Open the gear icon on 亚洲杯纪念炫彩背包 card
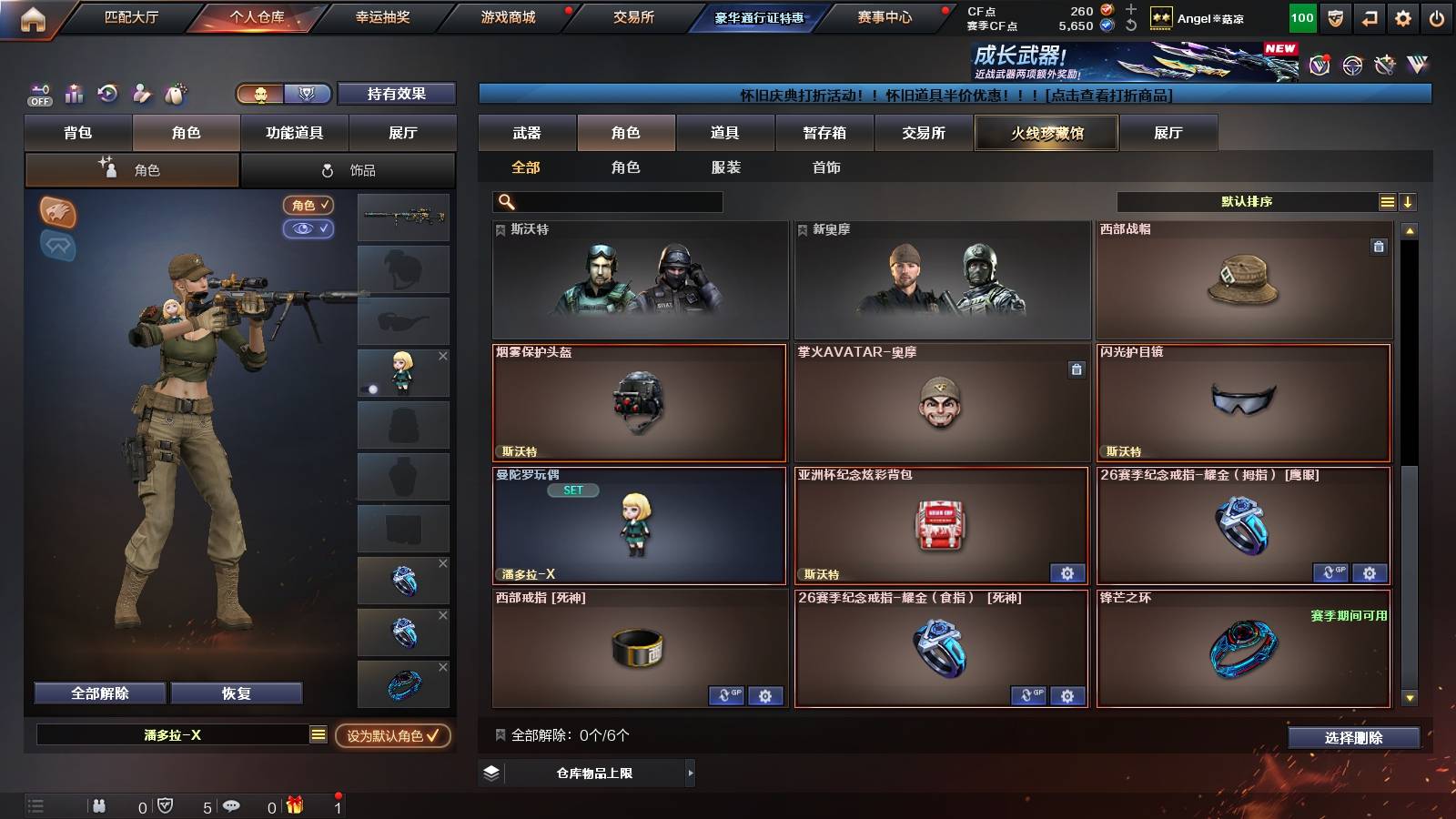This screenshot has width=1456, height=819. point(1067,574)
